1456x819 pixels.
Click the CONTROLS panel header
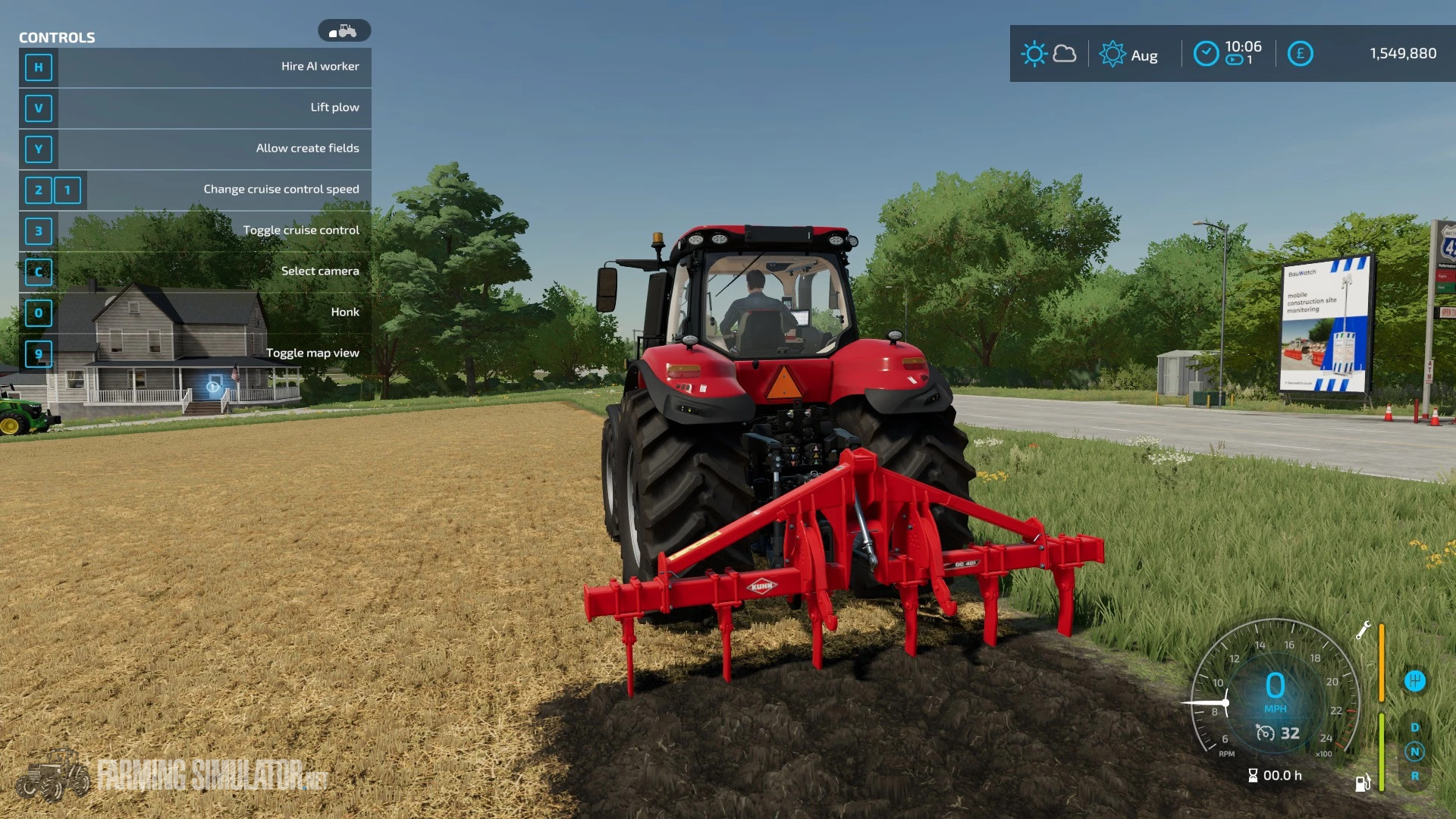pyautogui.click(x=58, y=37)
